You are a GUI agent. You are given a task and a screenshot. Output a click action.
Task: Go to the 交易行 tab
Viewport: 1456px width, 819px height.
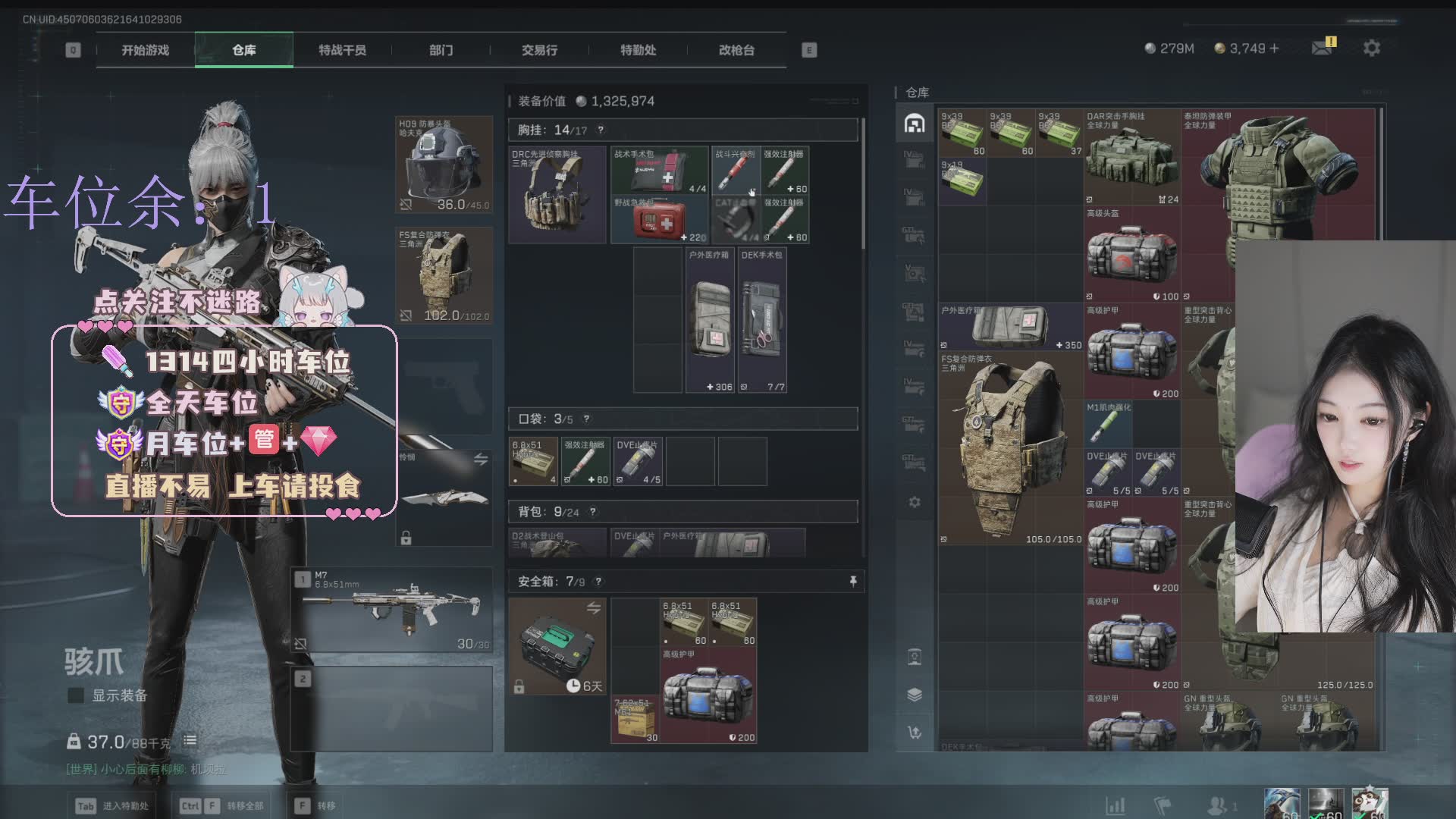coord(539,50)
